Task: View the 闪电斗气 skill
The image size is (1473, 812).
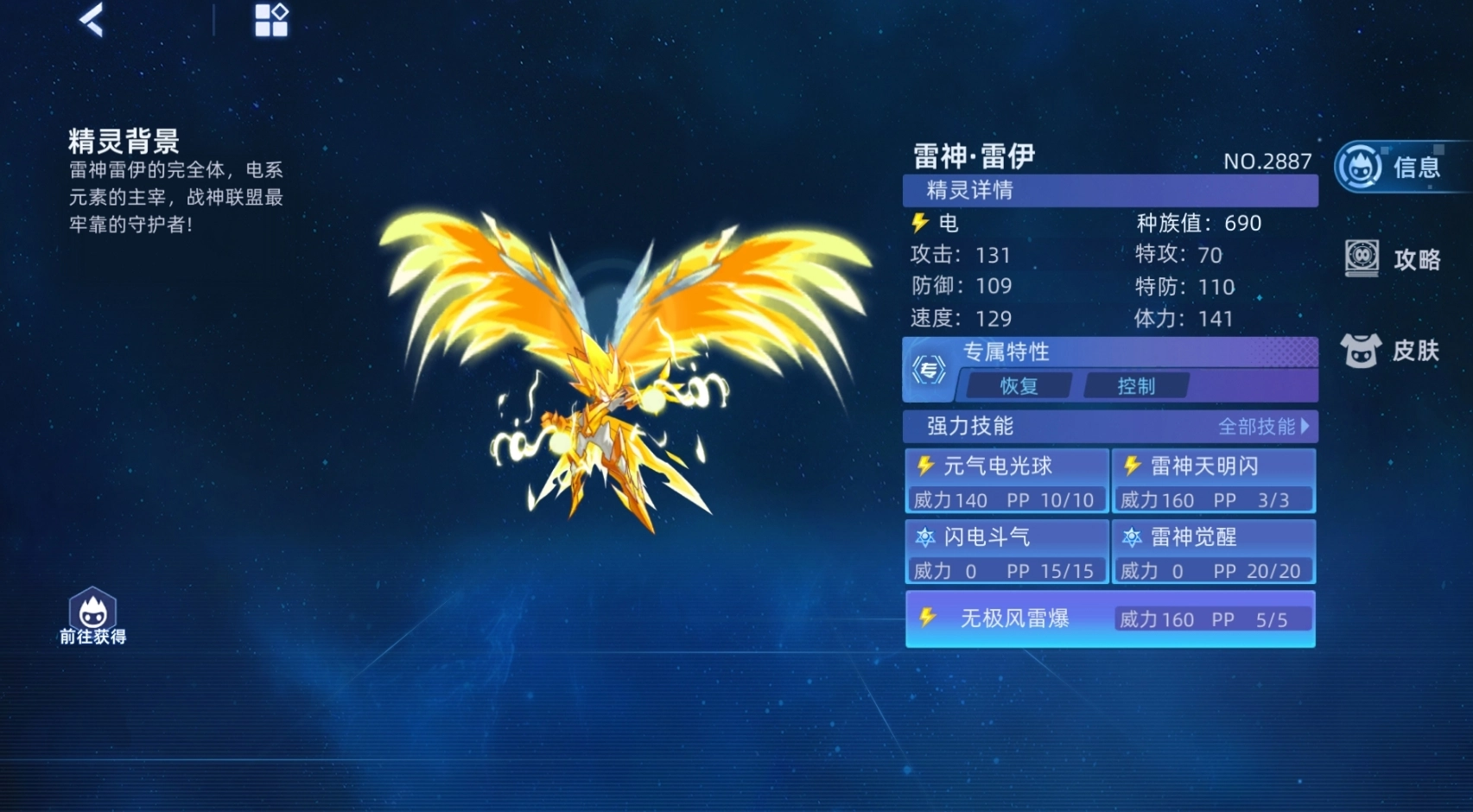Action: tap(1006, 552)
